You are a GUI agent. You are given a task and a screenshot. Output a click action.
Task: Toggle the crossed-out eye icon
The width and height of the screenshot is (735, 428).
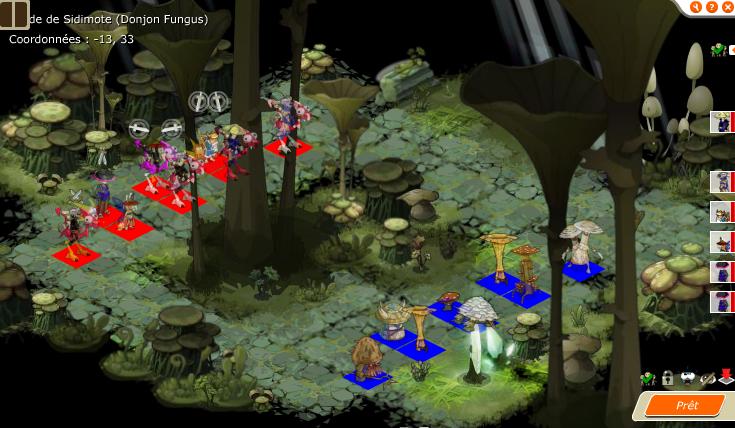[707, 379]
